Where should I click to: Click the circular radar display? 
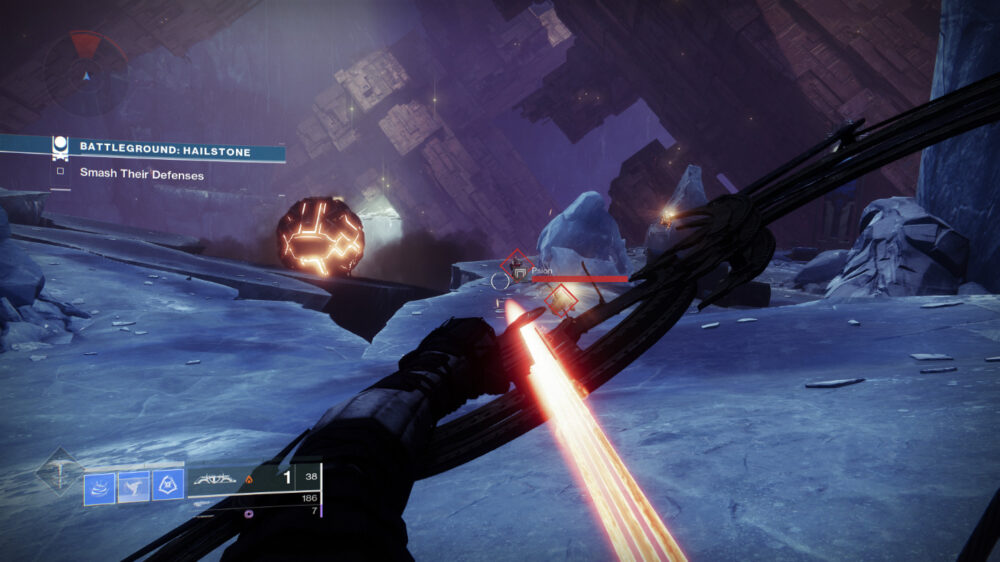(85, 73)
